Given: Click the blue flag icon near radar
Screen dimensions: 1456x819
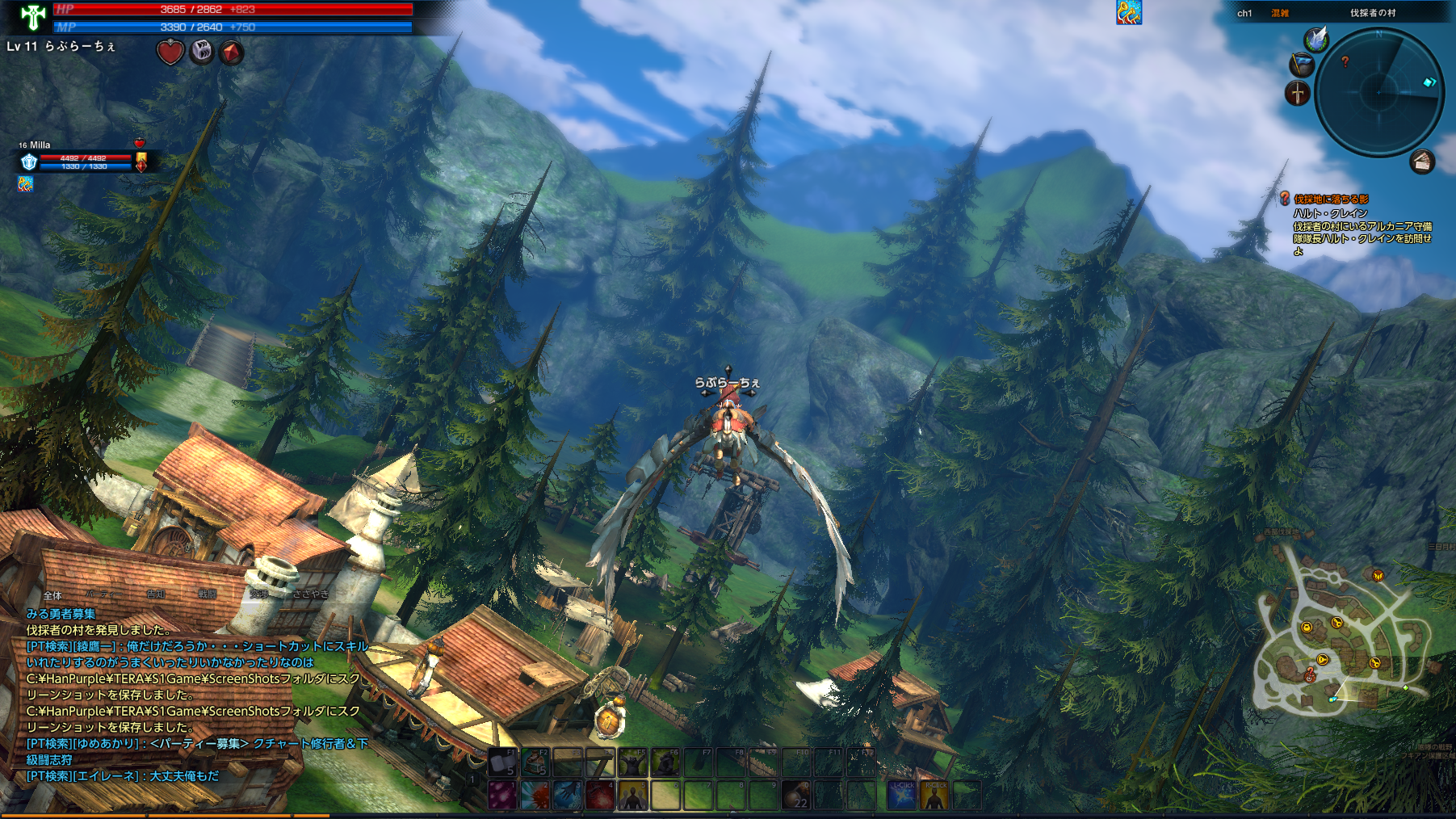Looking at the screenshot, I should [x=1300, y=64].
